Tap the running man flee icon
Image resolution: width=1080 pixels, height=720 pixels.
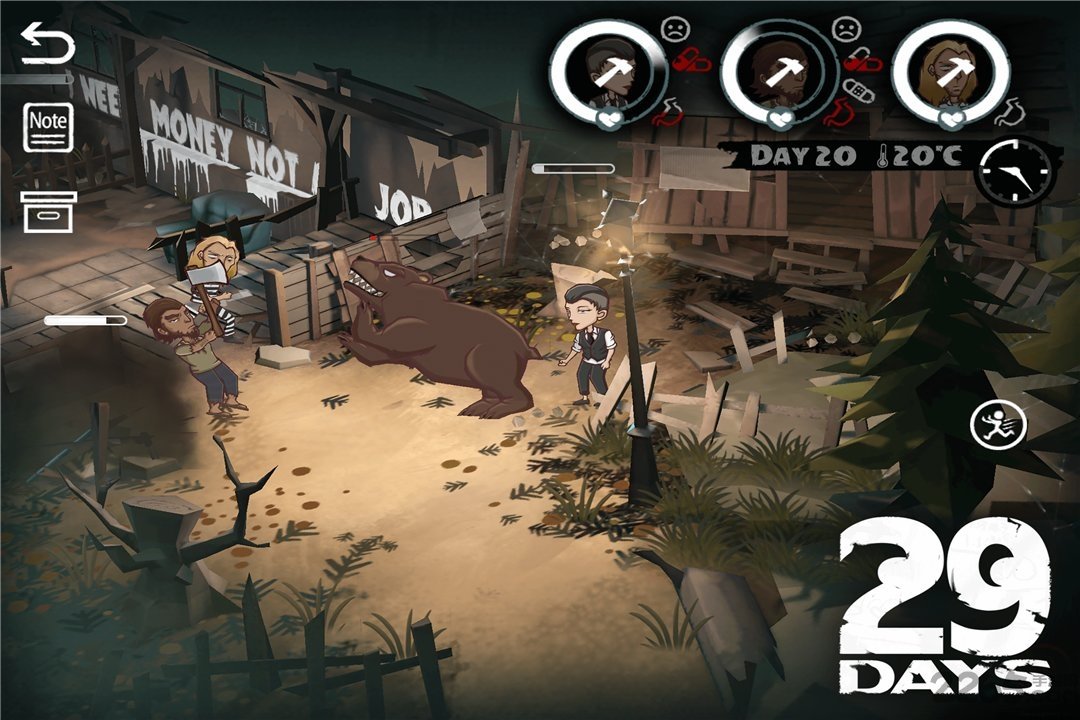[x=997, y=427]
